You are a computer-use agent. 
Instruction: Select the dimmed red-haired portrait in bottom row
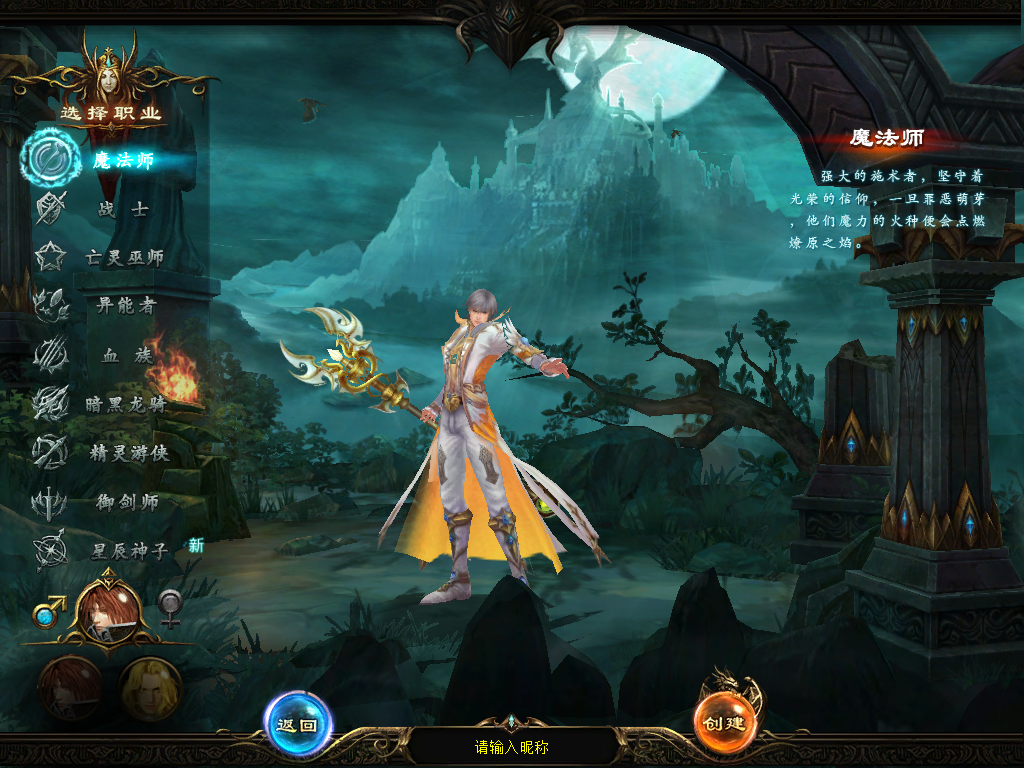[70, 689]
